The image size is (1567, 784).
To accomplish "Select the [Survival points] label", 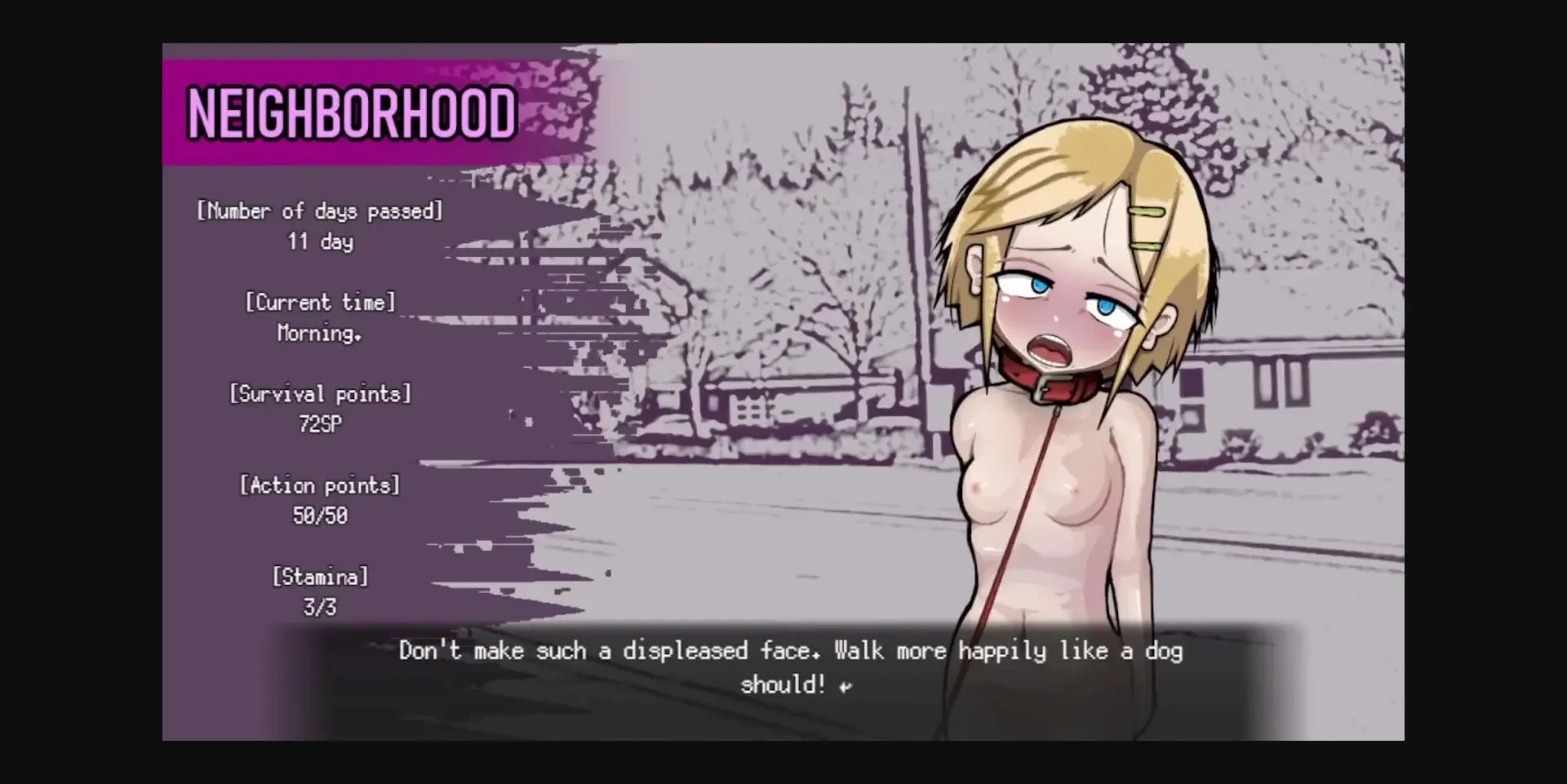I will [x=322, y=393].
